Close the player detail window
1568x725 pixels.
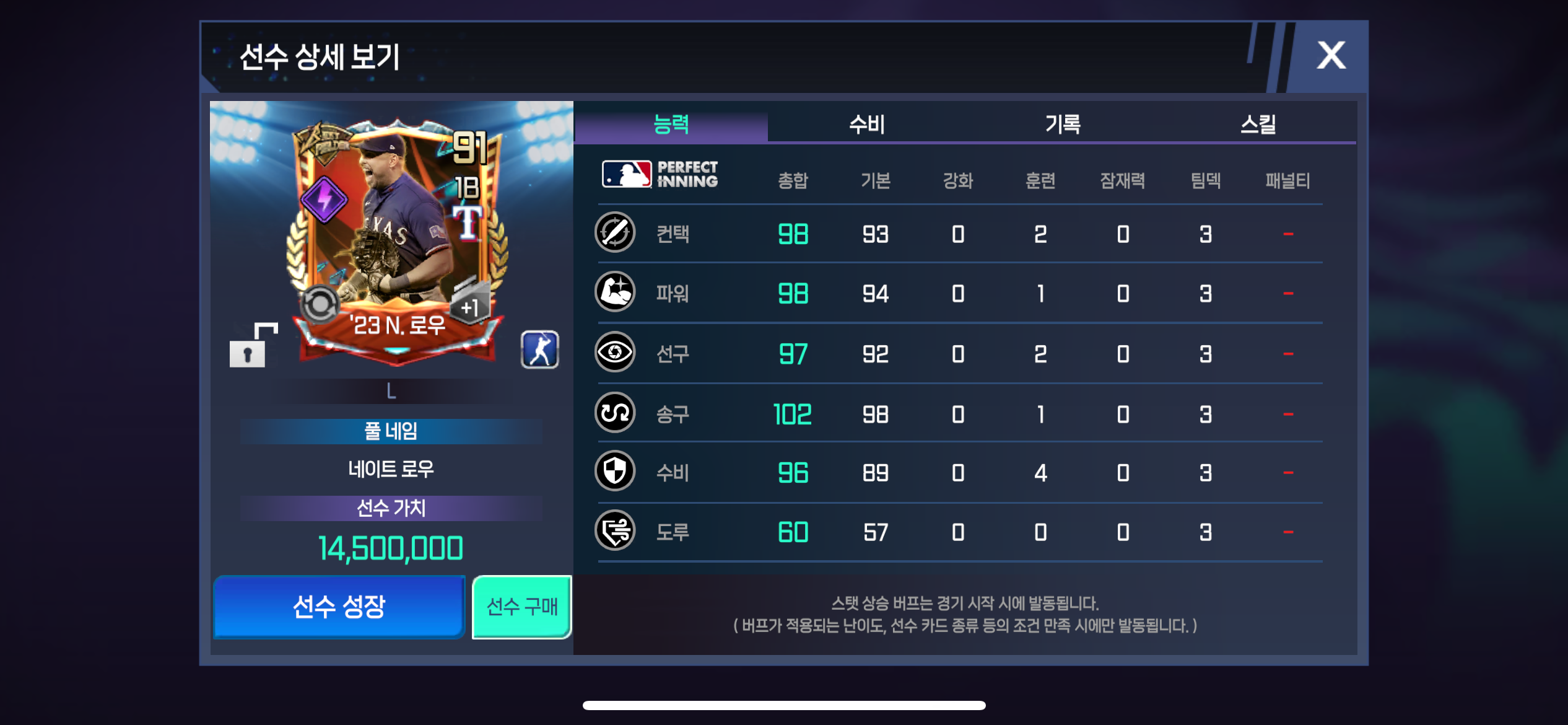tap(1330, 56)
